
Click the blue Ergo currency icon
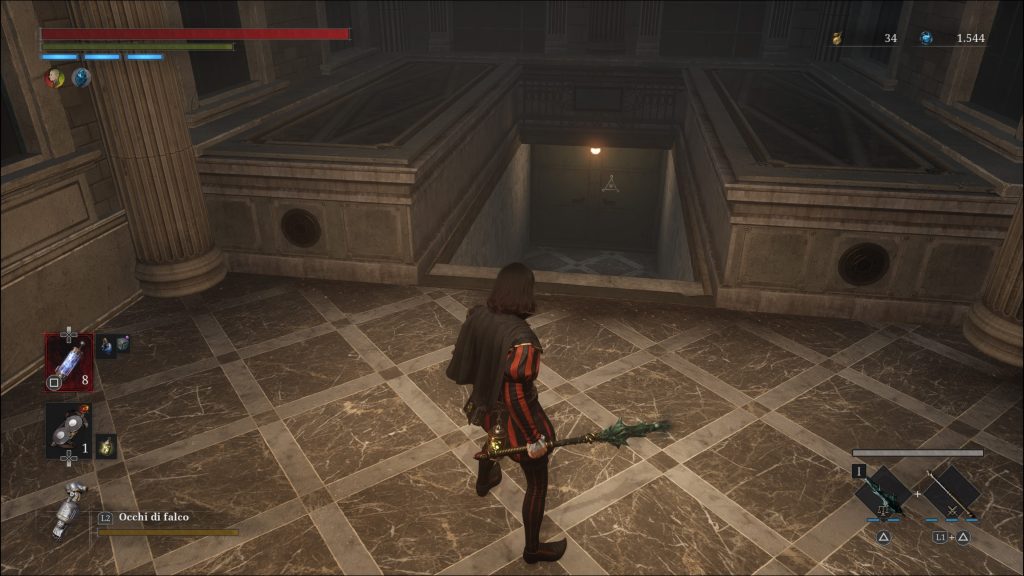(x=927, y=38)
